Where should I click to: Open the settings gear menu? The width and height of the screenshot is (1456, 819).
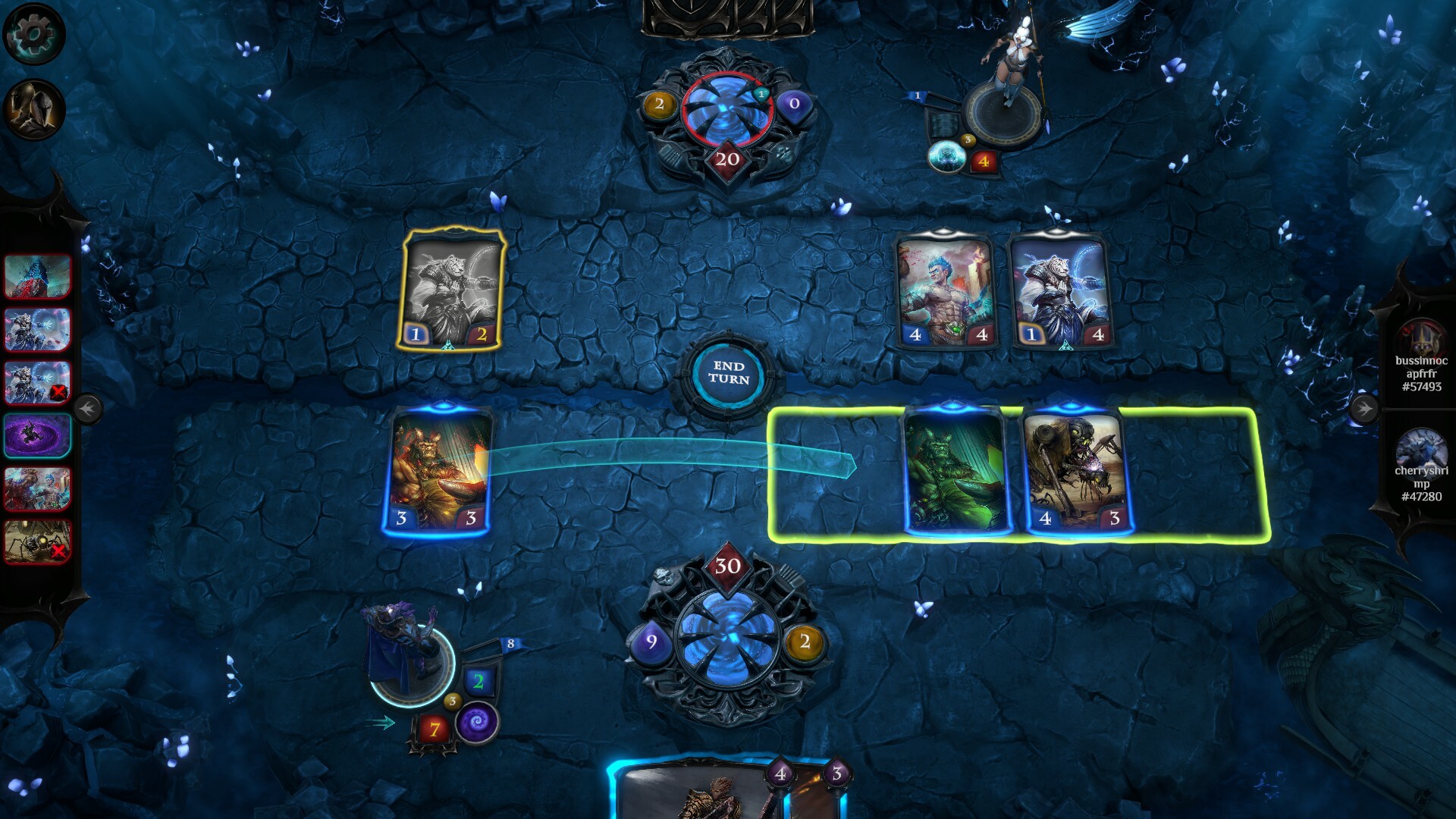tap(33, 33)
